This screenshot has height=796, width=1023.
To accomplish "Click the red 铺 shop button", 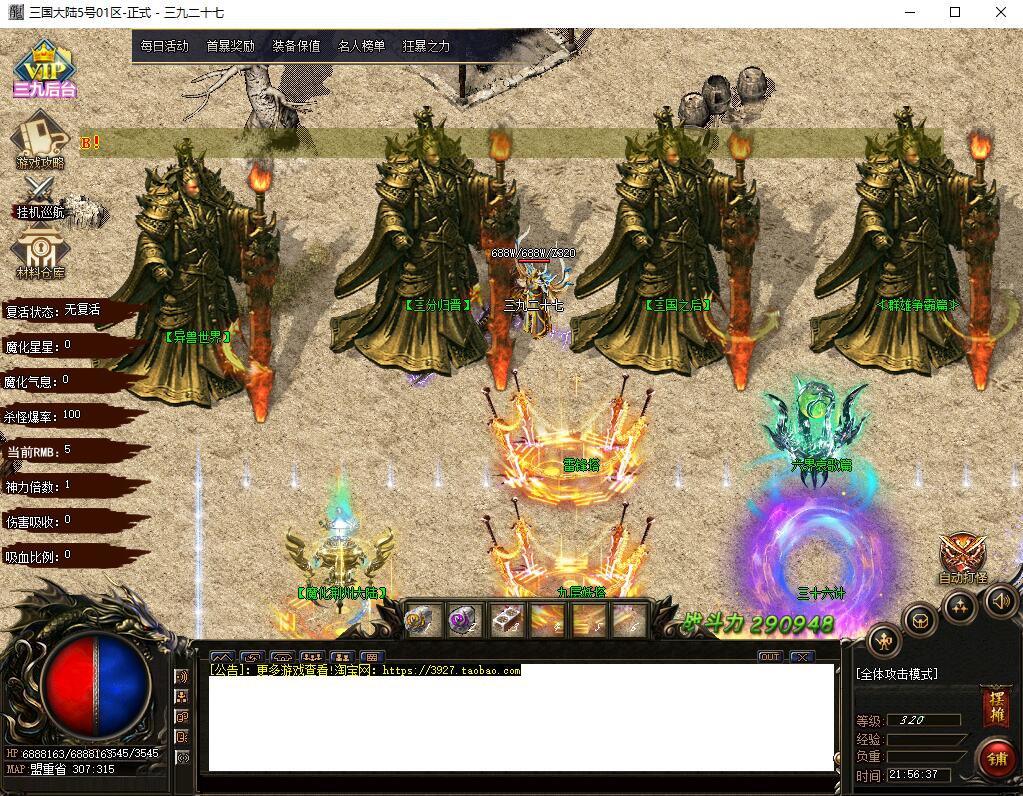I will pyautogui.click(x=995, y=757).
